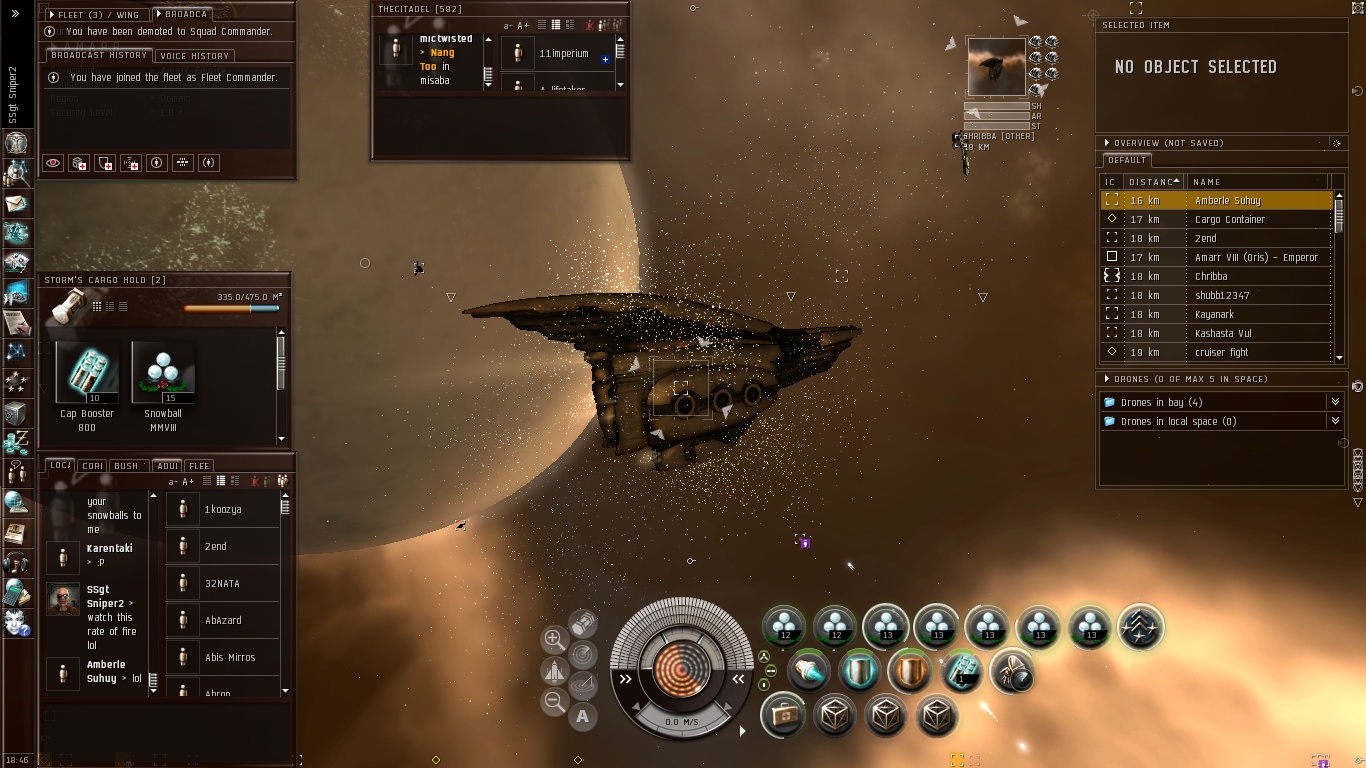Activate the blue shield hardener module
Screen dimensions: 1366x768
click(x=859, y=672)
